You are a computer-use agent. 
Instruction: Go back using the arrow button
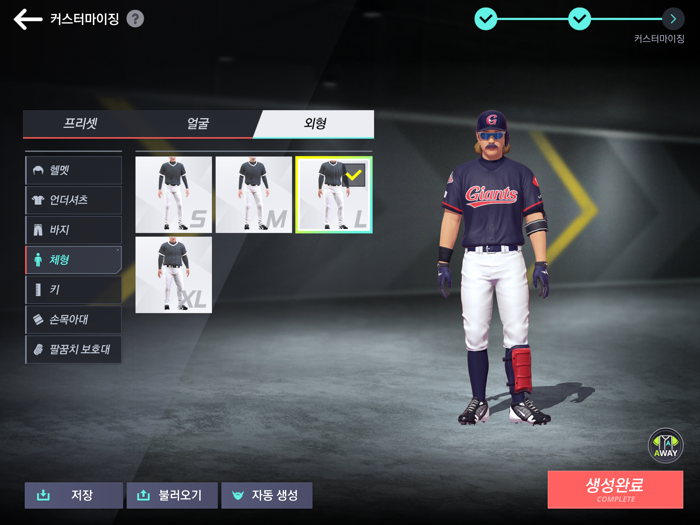pyautogui.click(x=27, y=19)
